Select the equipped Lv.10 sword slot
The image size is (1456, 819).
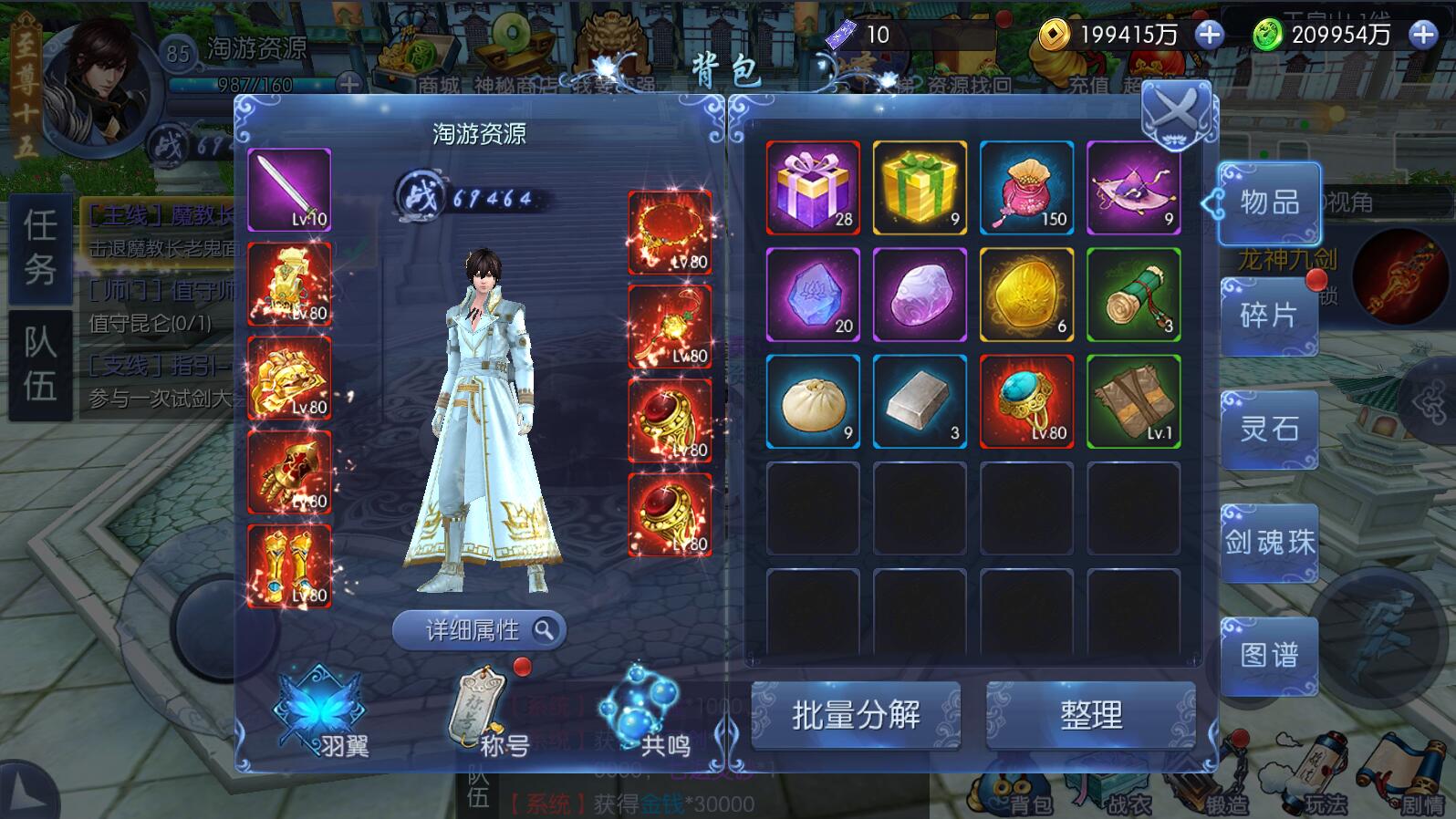(x=289, y=190)
